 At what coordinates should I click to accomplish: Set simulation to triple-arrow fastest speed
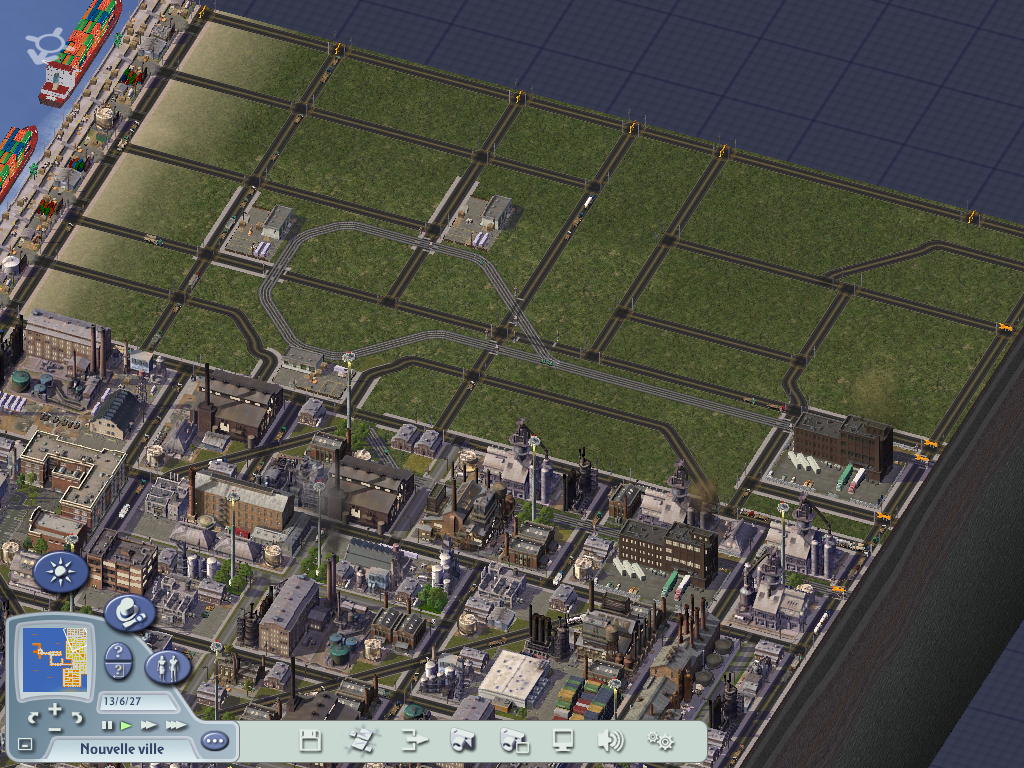175,725
